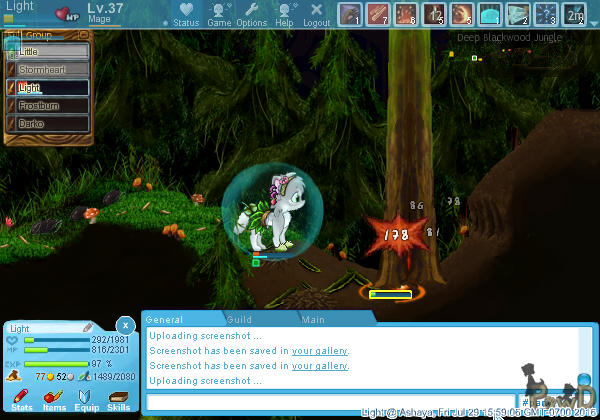
Task: Close the character info panel
Action: pyautogui.click(x=124, y=325)
